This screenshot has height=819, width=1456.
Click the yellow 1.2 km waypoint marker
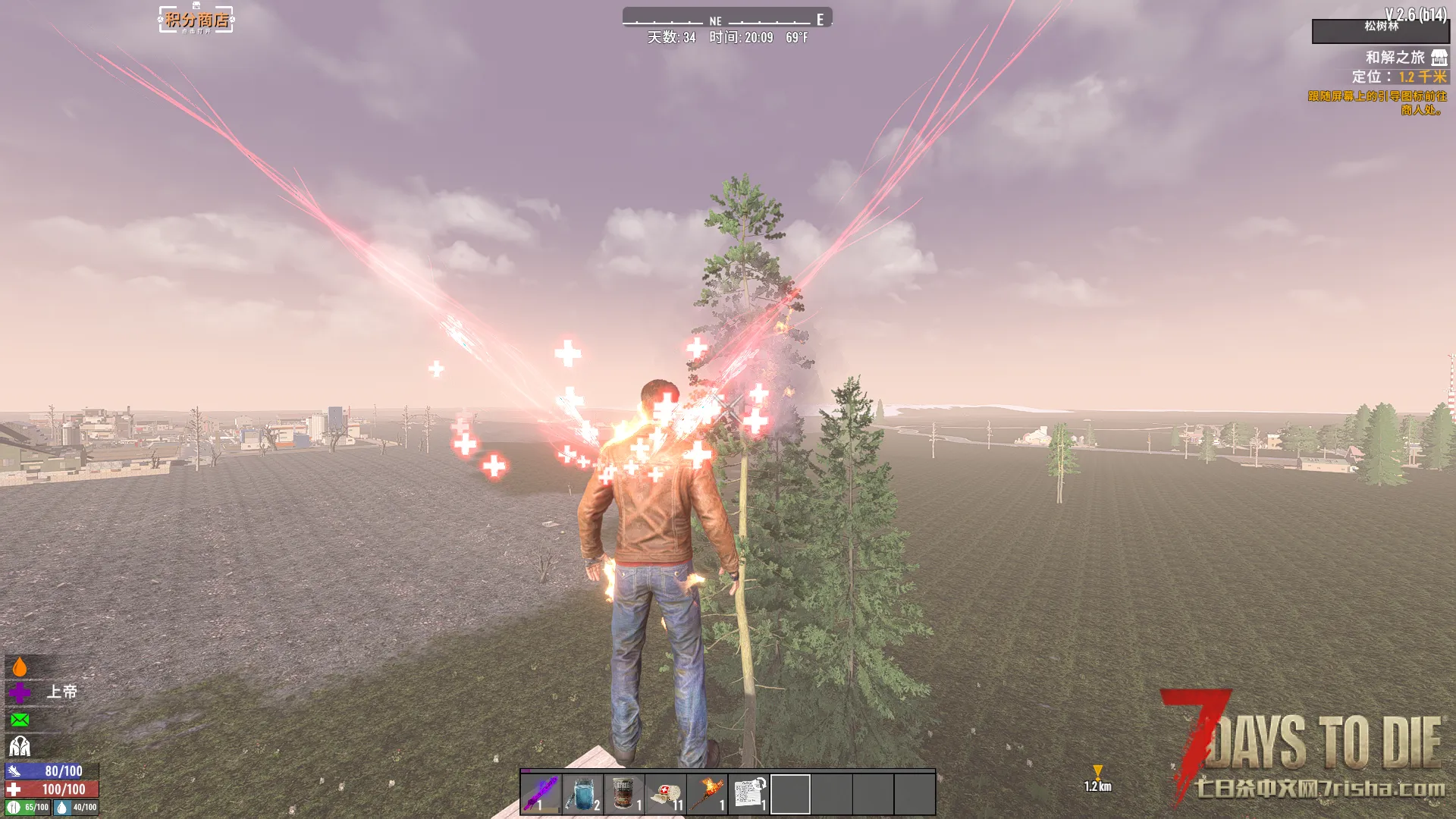[1097, 773]
